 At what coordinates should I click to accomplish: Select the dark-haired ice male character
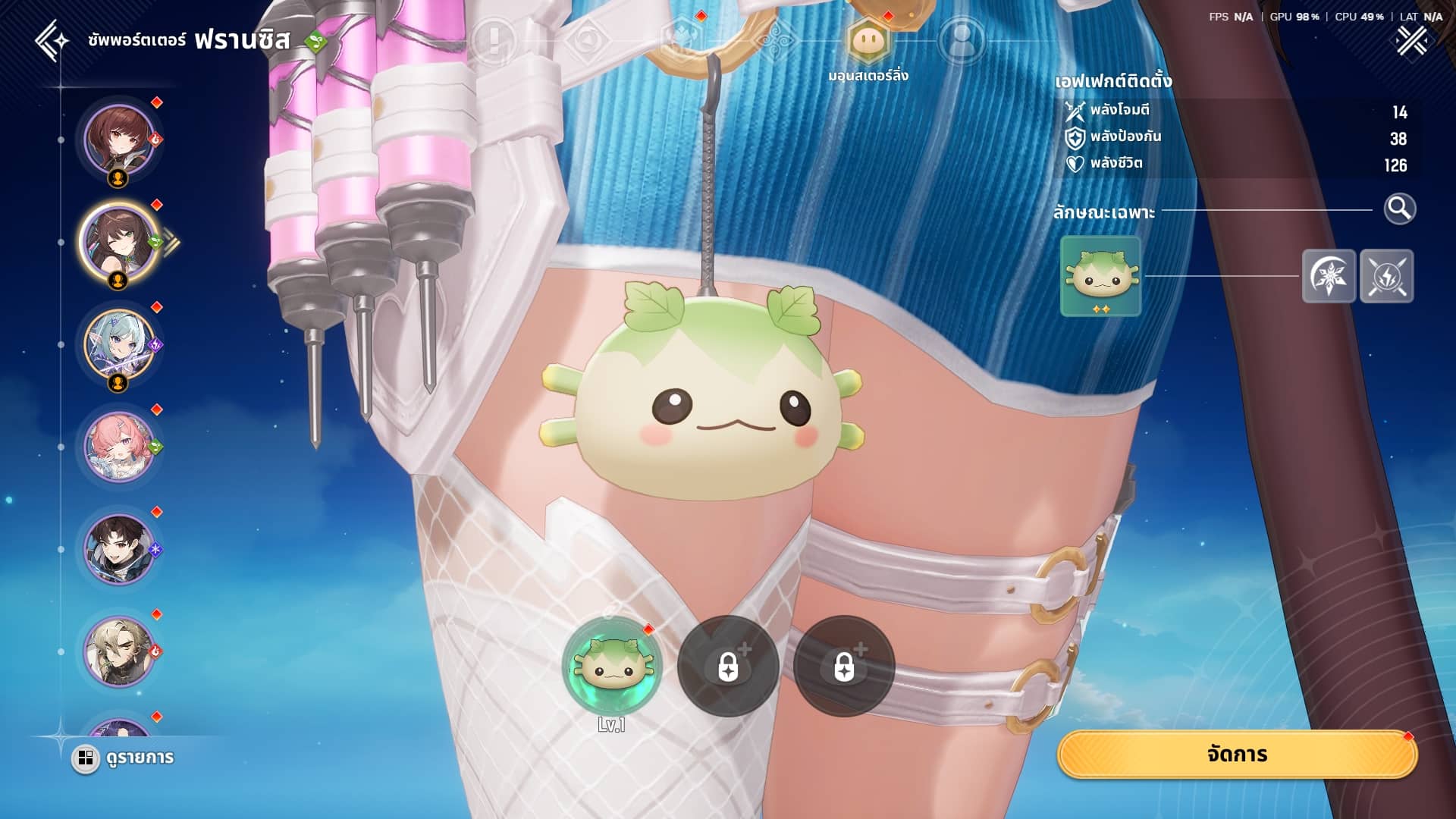[118, 550]
